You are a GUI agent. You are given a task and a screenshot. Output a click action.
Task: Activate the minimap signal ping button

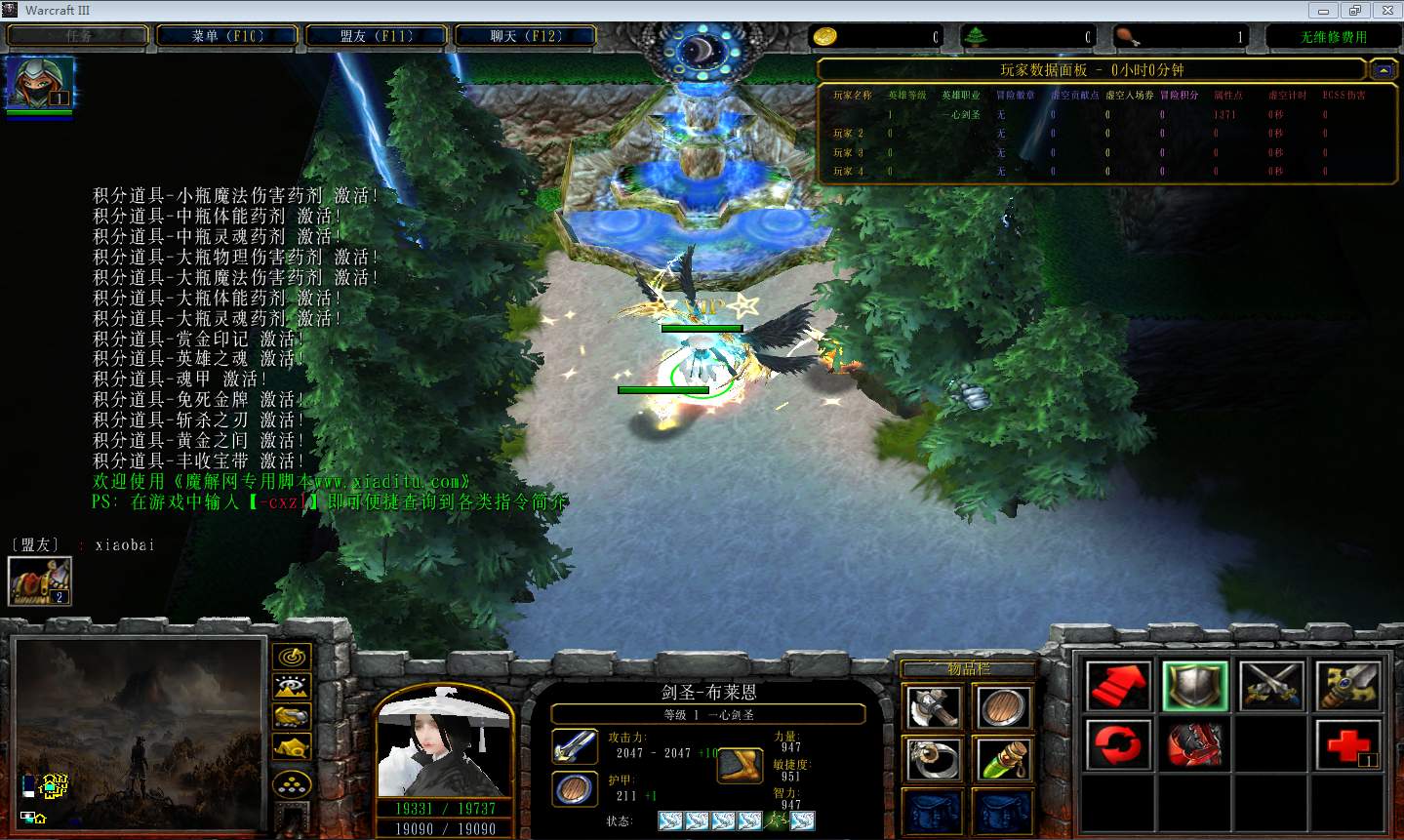(292, 658)
